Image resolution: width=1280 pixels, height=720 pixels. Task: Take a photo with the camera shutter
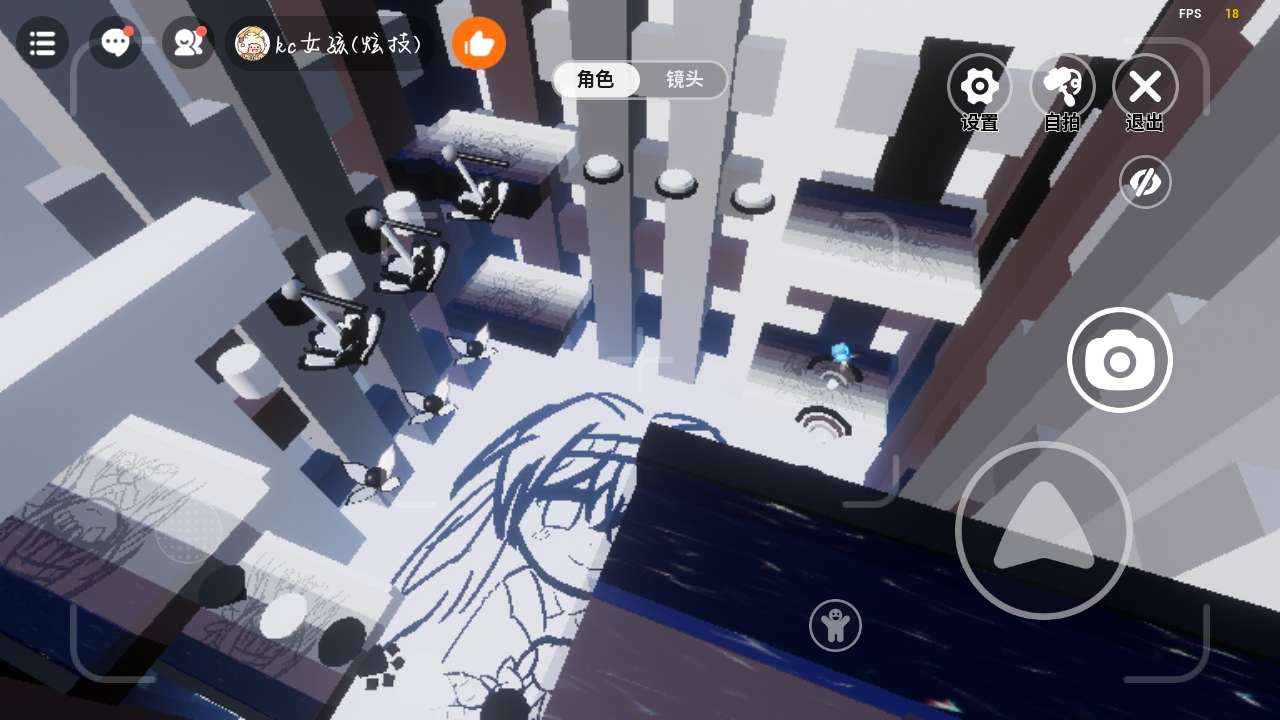(1119, 360)
